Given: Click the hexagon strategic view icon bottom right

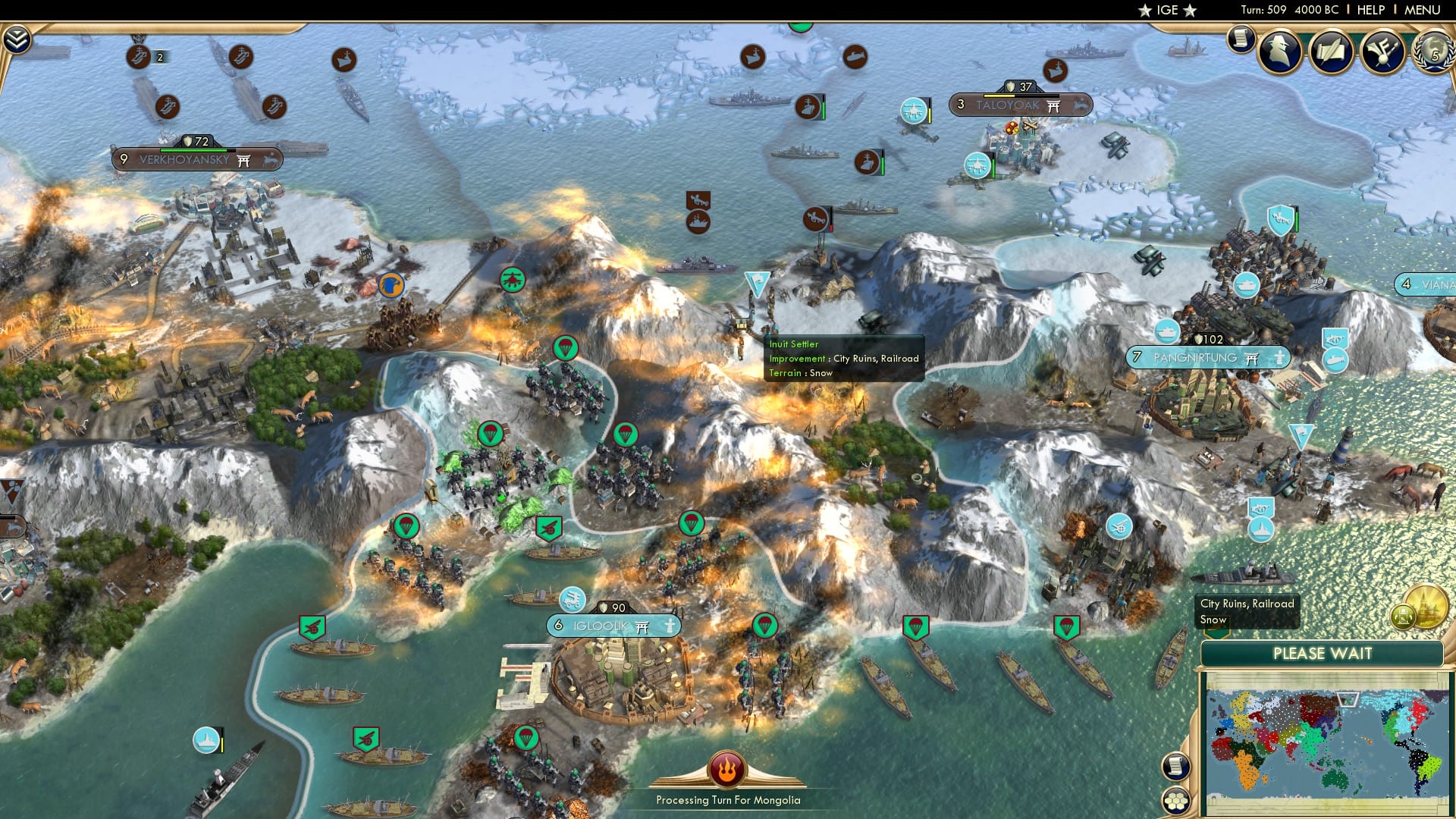Looking at the screenshot, I should coord(1177,802).
